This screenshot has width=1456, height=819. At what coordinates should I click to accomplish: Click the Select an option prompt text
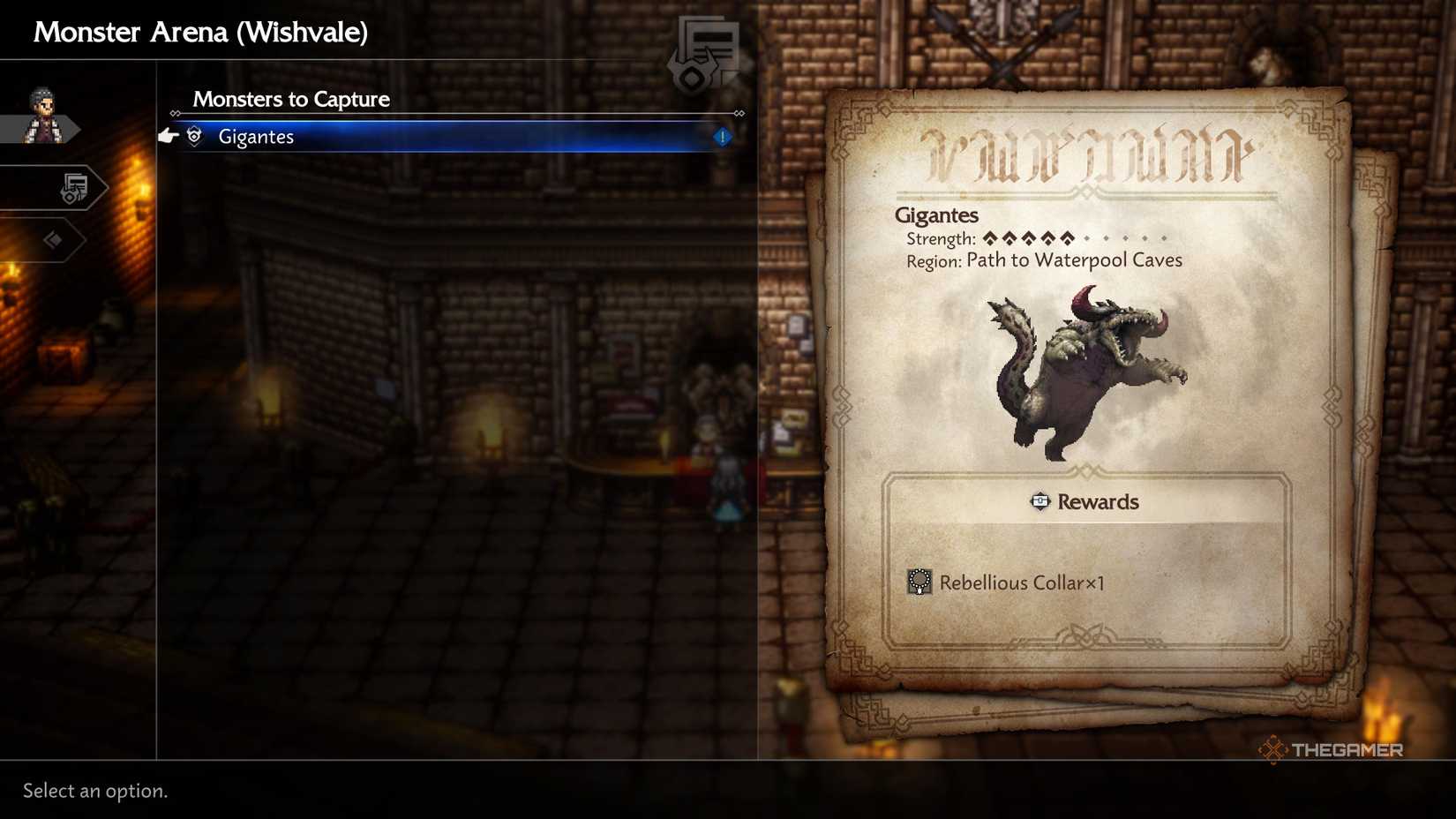tap(93, 791)
